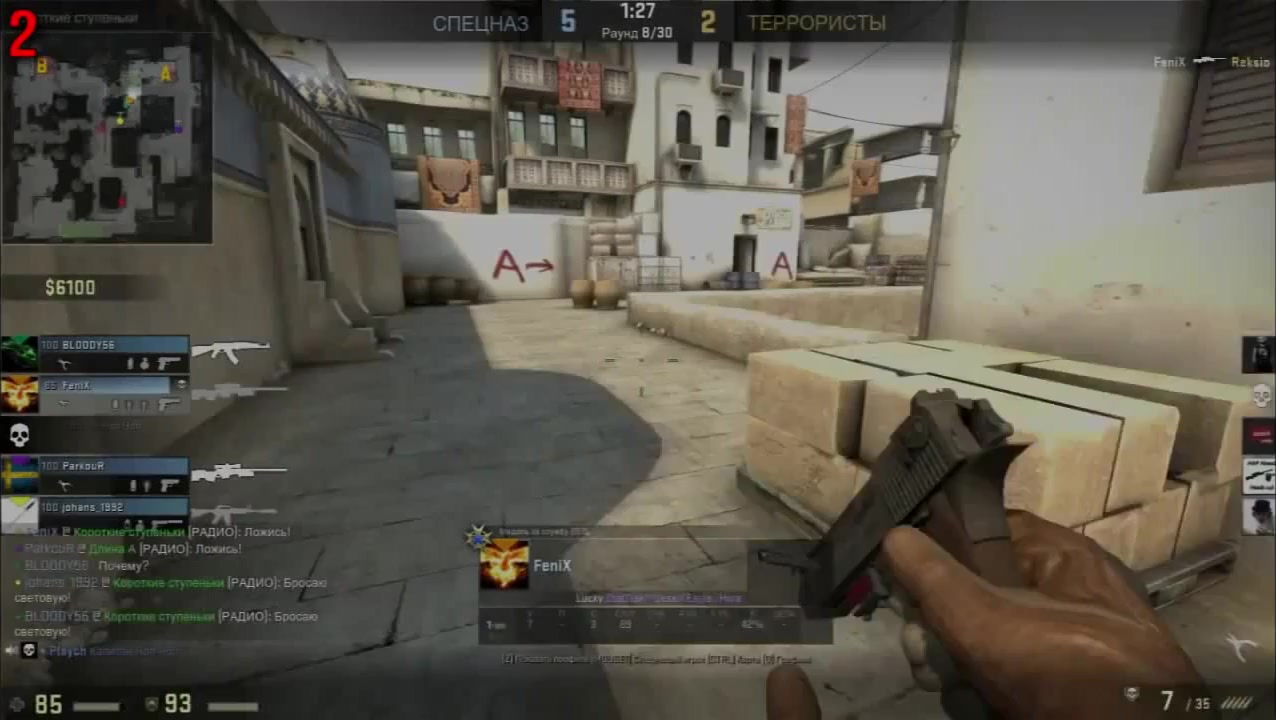The height and width of the screenshot is (720, 1276).
Task: Open FeniX's avatar in spectator panel
Action: 504,565
